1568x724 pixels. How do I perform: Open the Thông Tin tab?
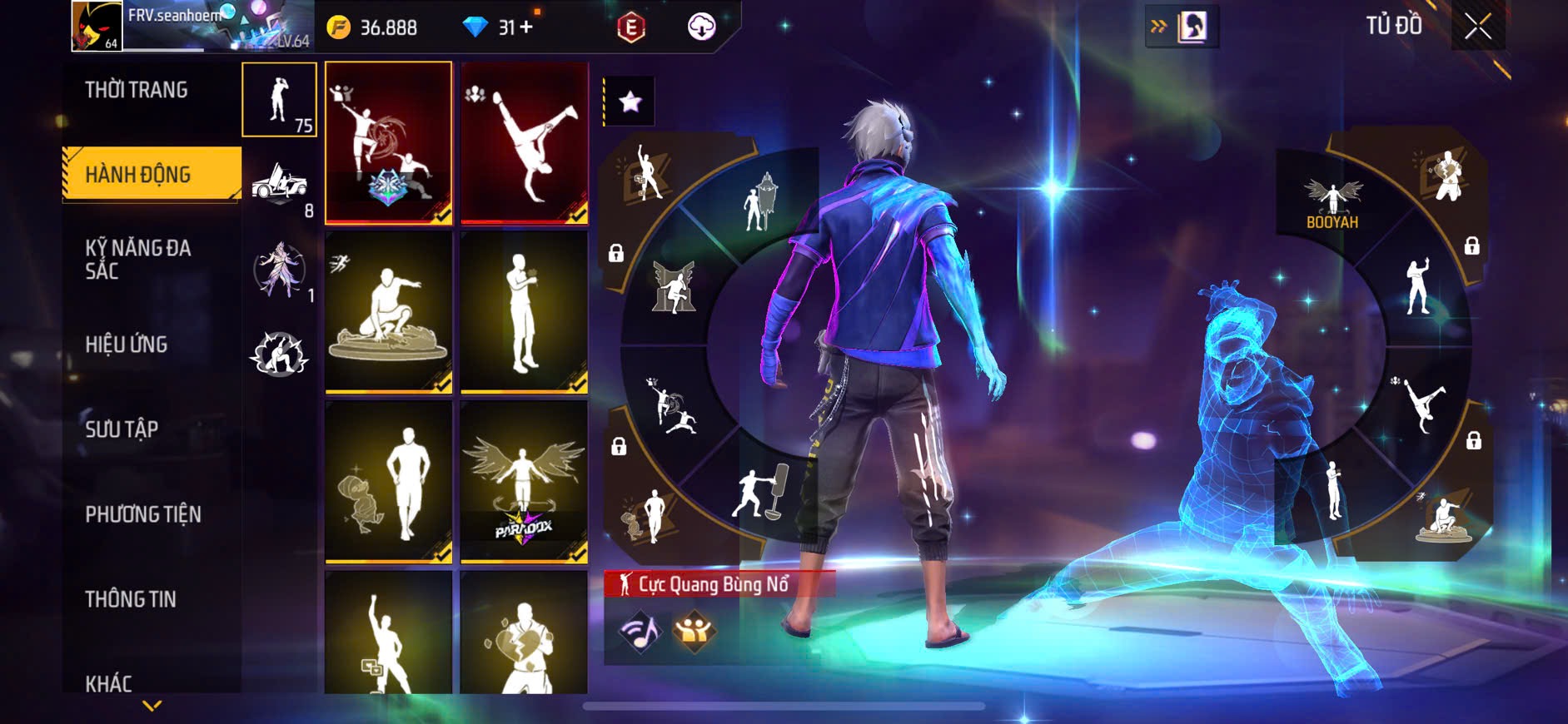point(131,599)
